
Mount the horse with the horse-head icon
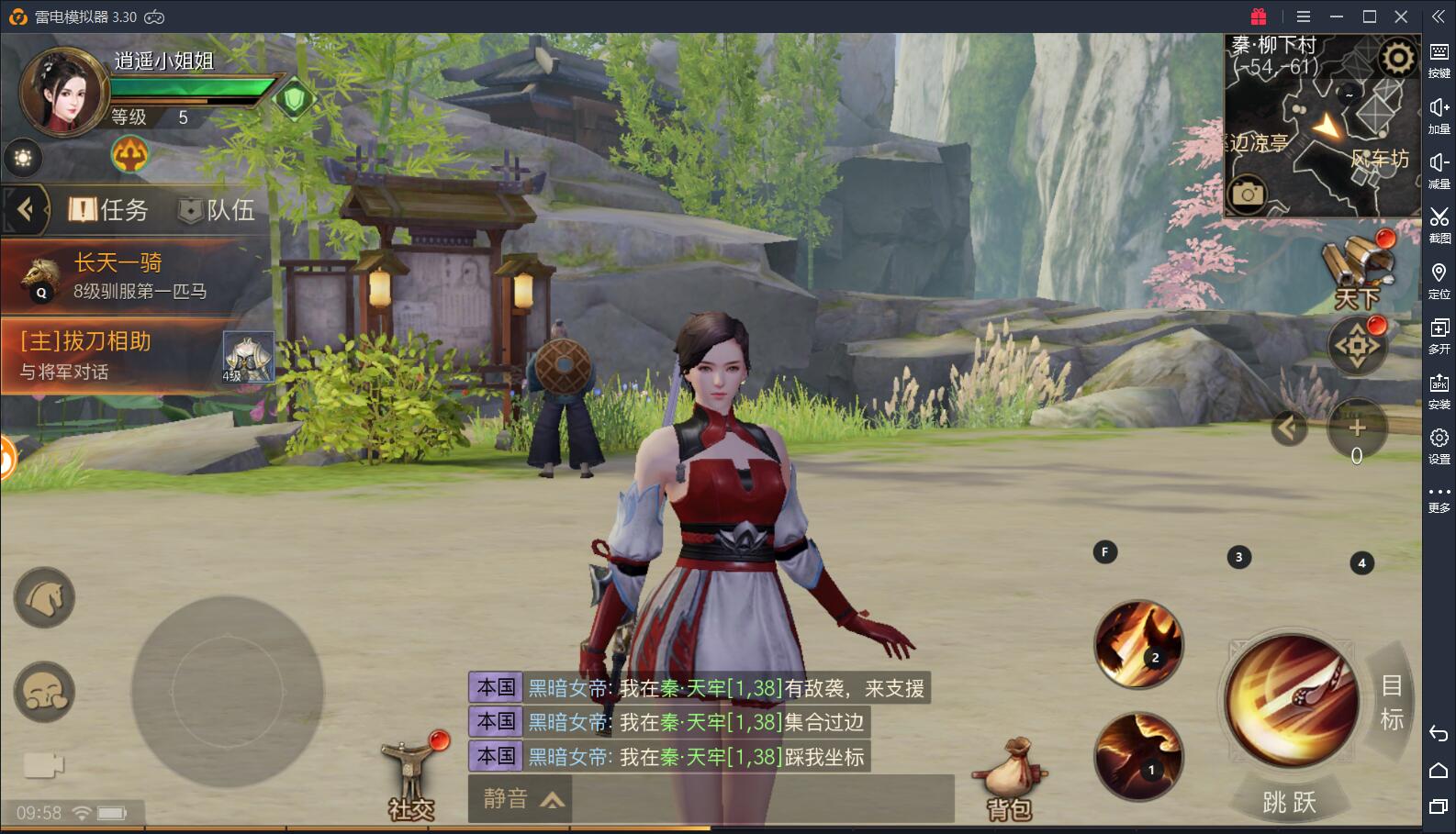click(44, 597)
